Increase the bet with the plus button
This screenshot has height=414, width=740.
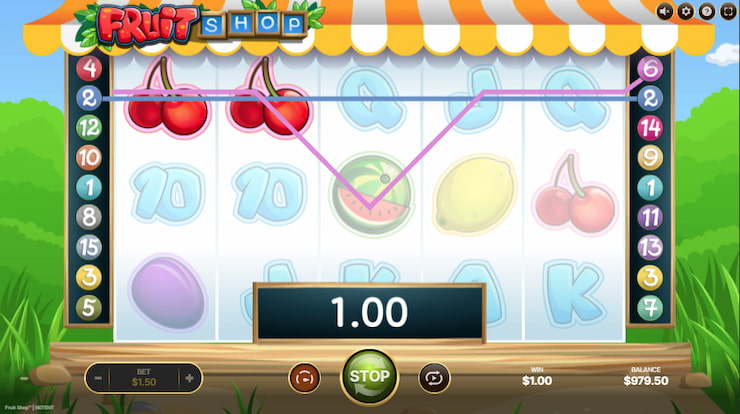pos(188,378)
